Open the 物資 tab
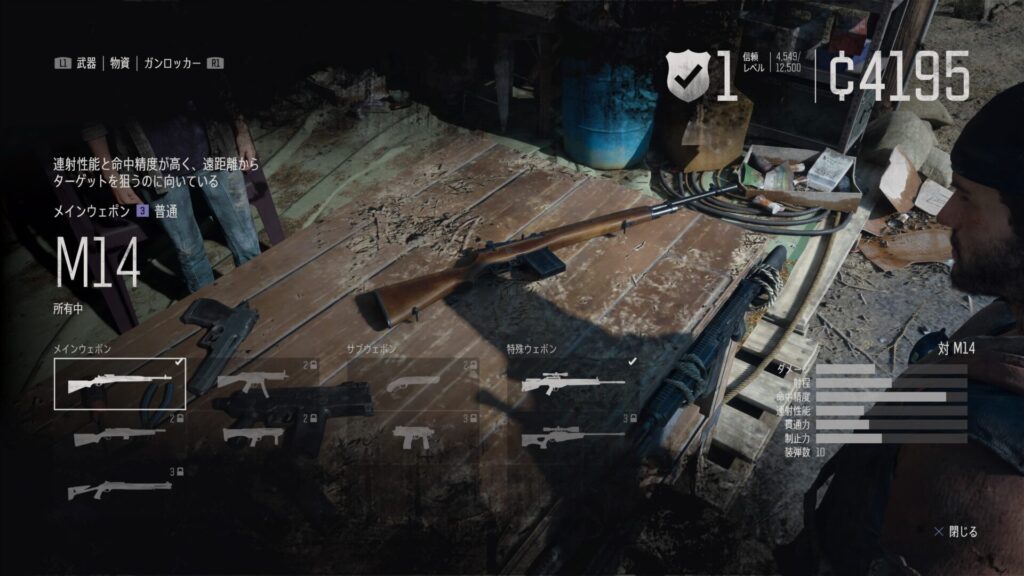 coord(120,63)
